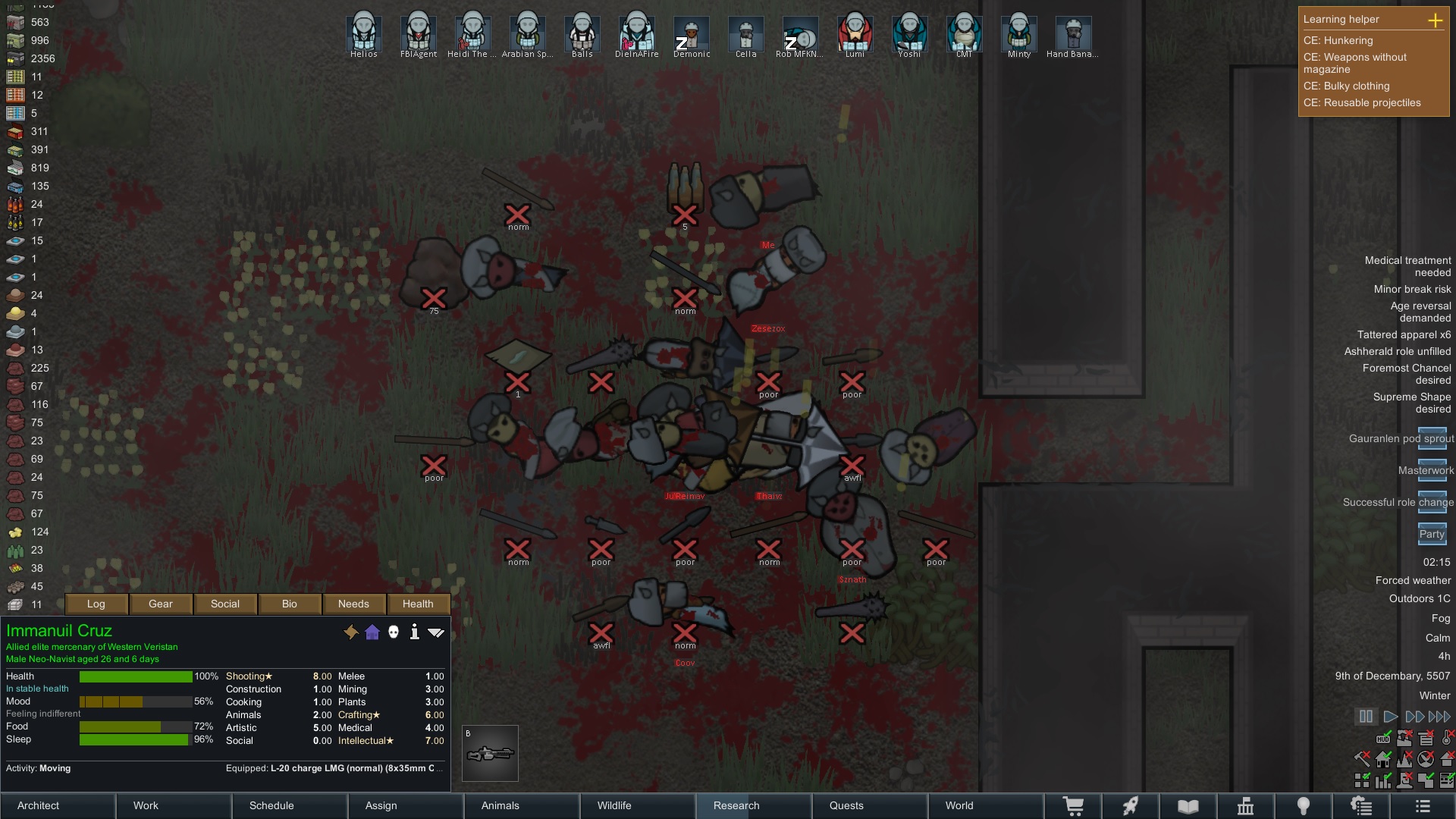Screen dimensions: 1456x819
Task: View the combat Log tab
Action: pos(96,604)
